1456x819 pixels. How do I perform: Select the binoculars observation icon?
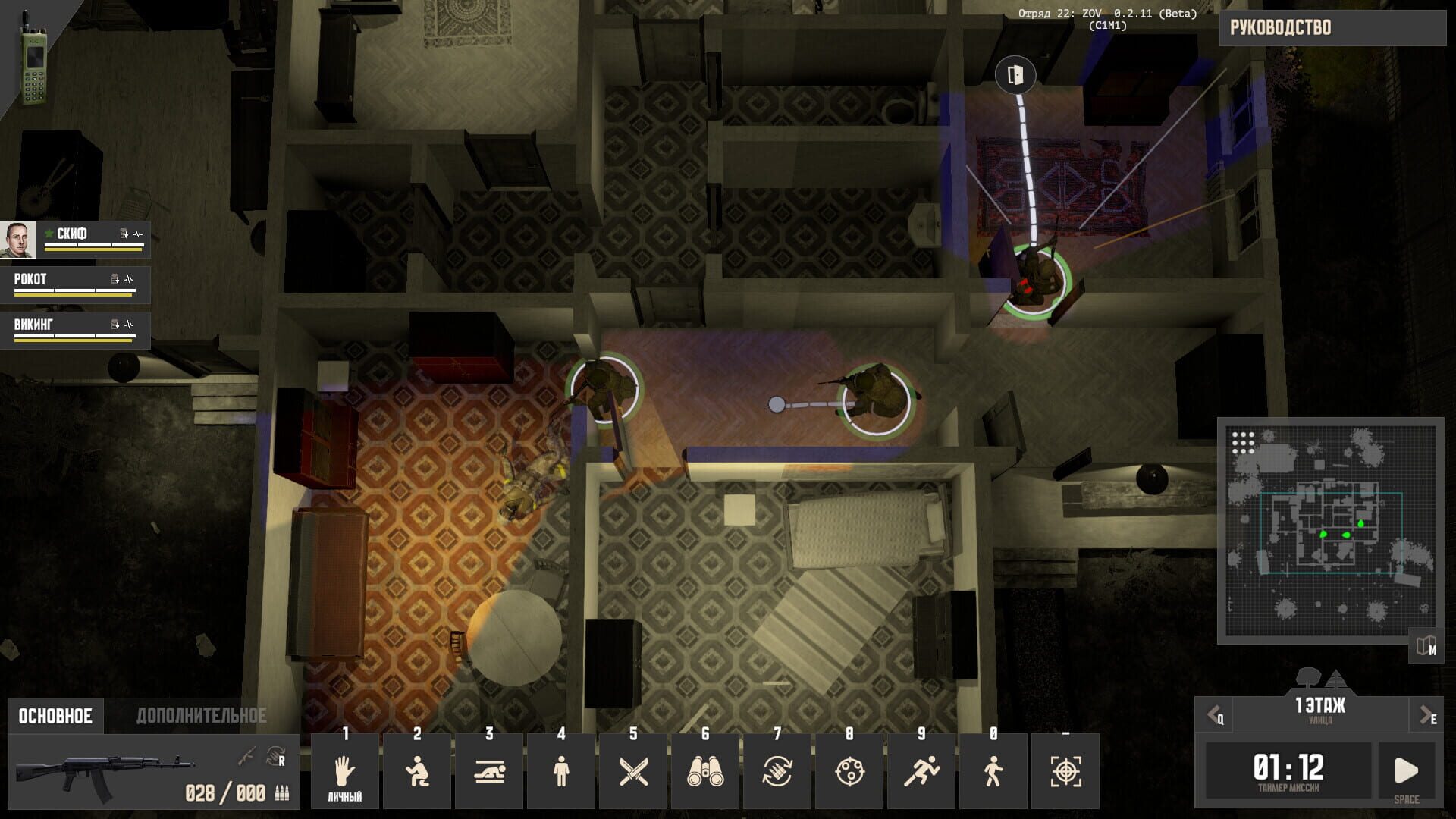click(x=705, y=770)
